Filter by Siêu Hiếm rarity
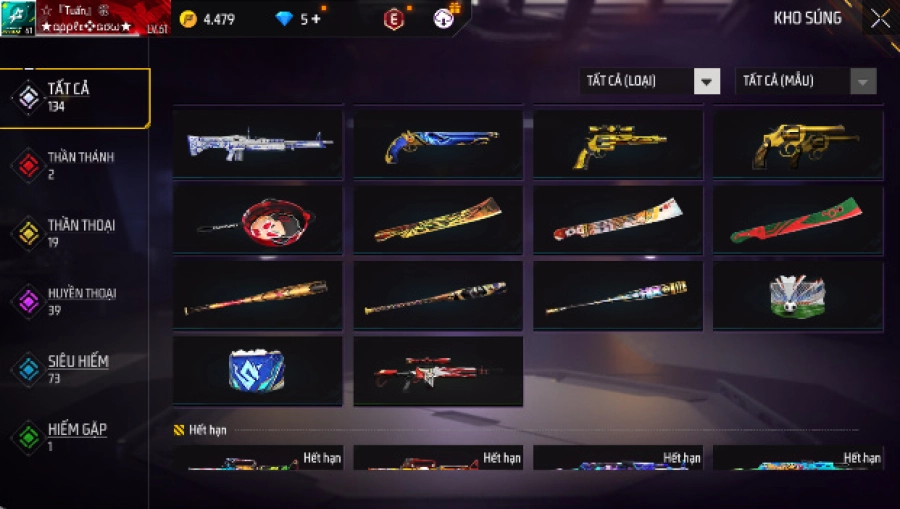Viewport: 900px width, 509px height. click(75, 369)
